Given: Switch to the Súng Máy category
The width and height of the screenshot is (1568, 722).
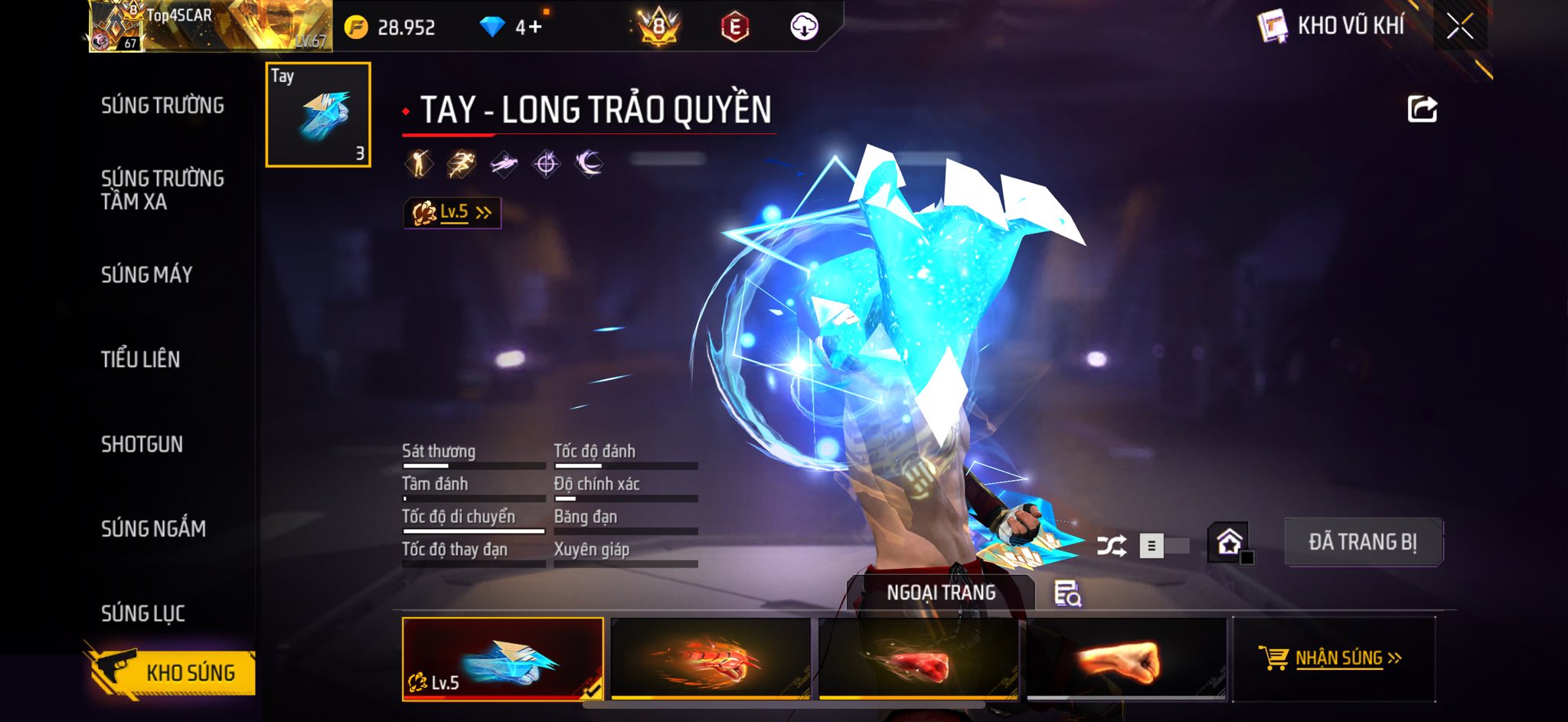Looking at the screenshot, I should (146, 275).
